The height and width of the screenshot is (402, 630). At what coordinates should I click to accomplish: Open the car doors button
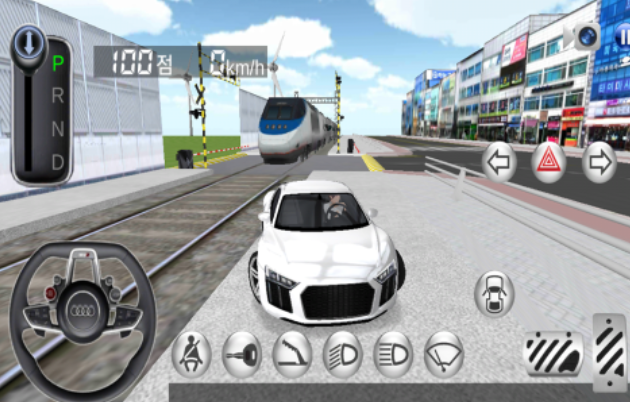(x=494, y=293)
